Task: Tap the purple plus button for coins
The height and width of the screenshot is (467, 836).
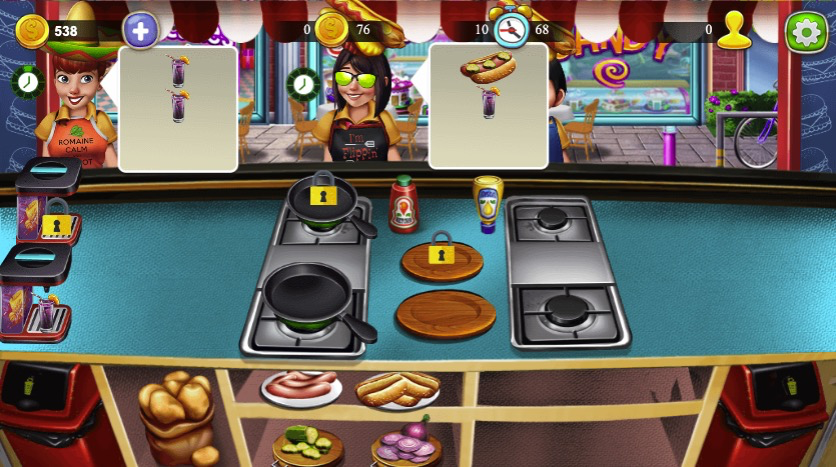Action: pos(140,31)
